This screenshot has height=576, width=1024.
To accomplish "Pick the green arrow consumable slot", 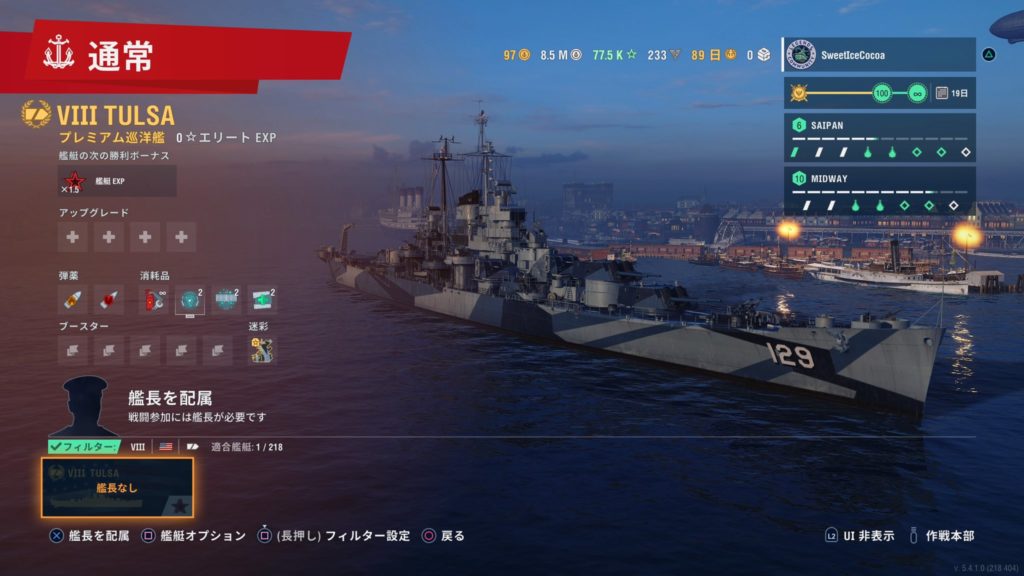I will tap(262, 298).
